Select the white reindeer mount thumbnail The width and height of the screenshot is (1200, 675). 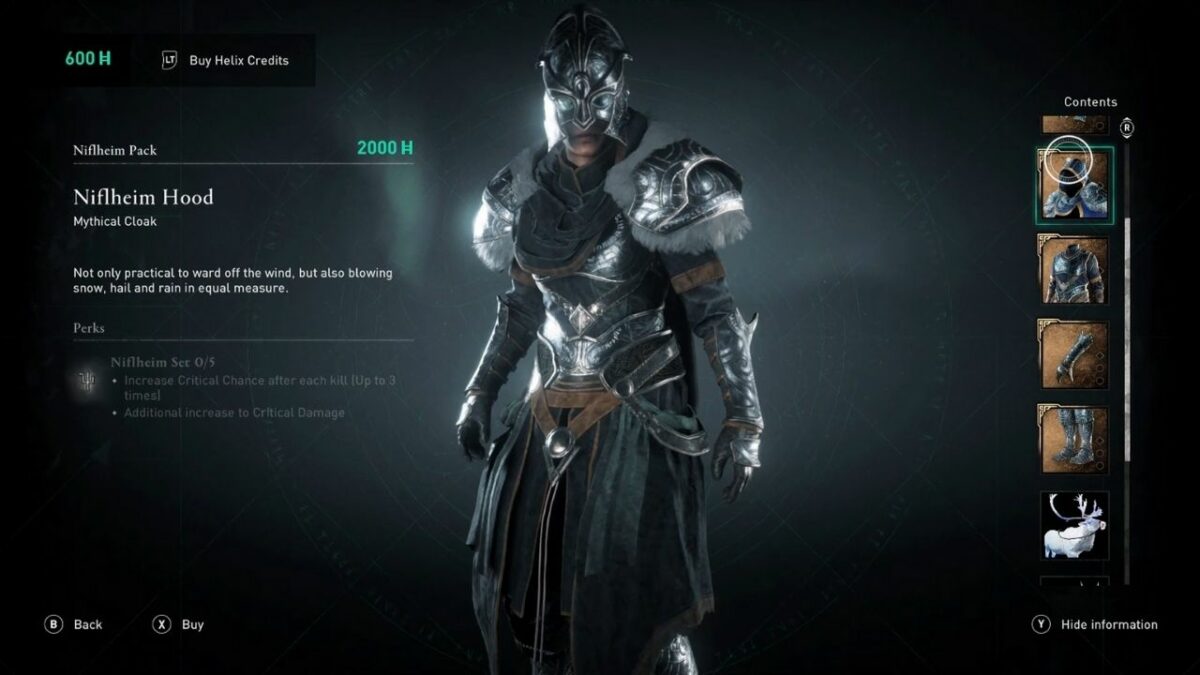click(x=1074, y=524)
